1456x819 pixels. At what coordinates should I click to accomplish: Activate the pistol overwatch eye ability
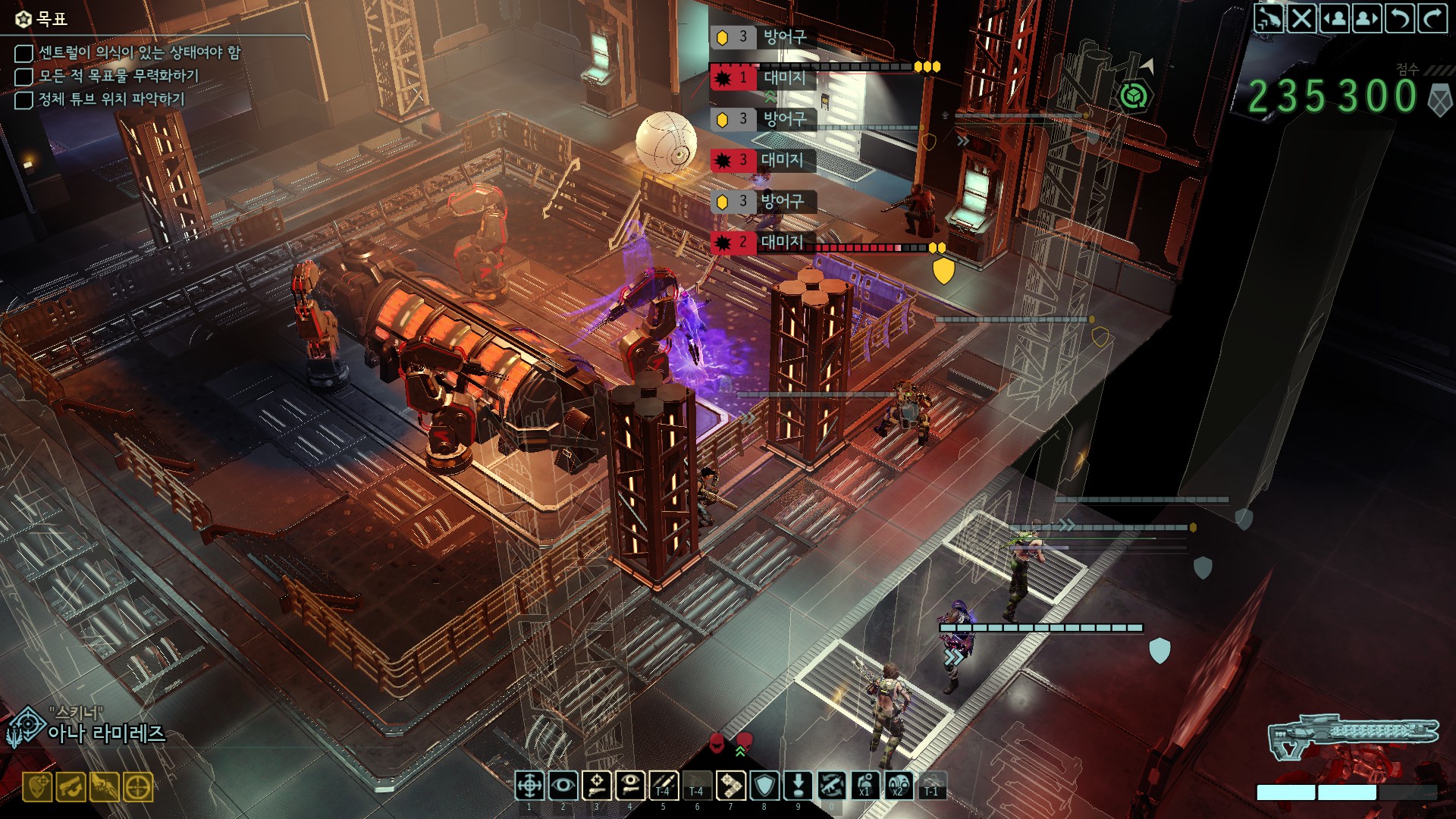click(630, 786)
